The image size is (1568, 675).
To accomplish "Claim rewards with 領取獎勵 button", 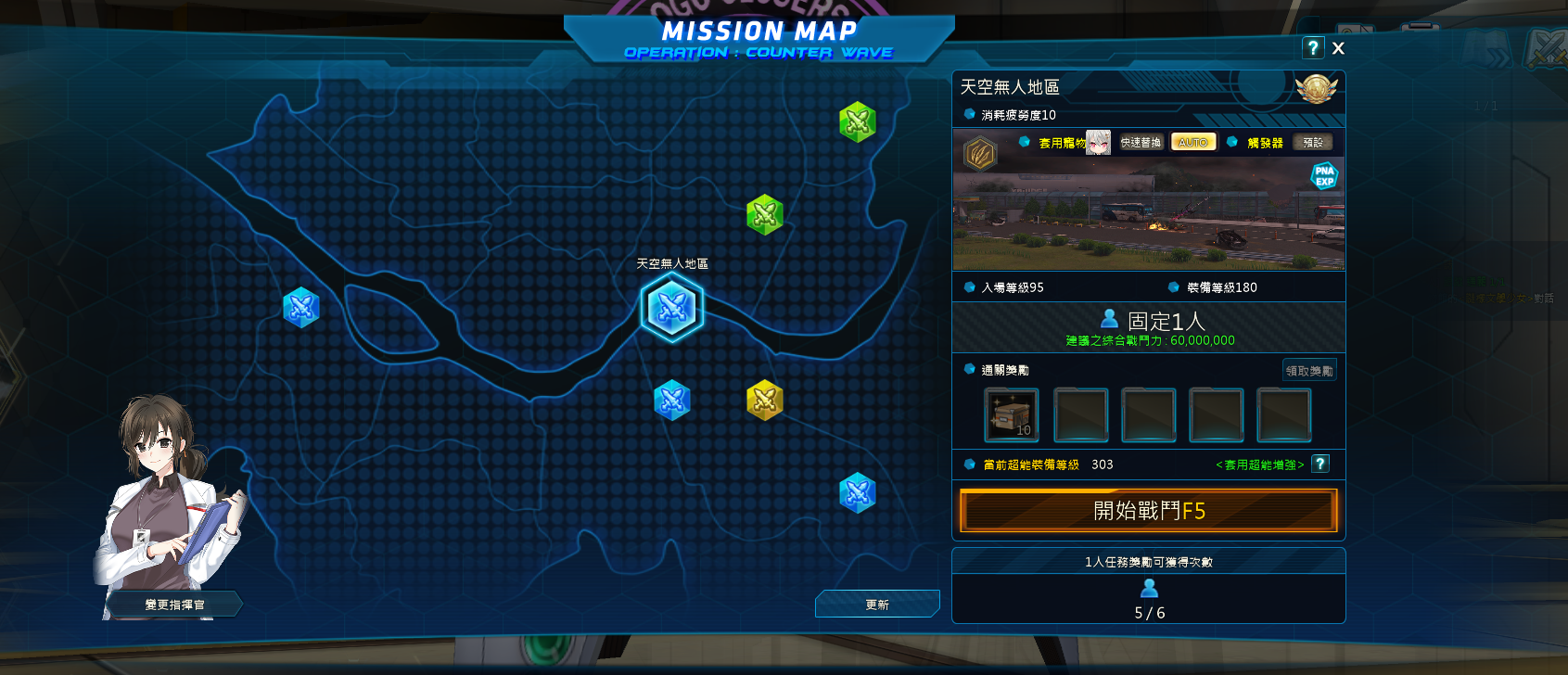I will coord(1309,371).
